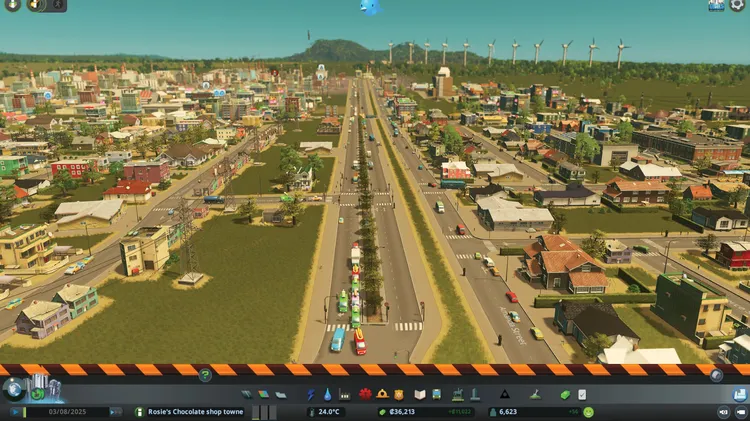Click the green happiness face icon
The height and width of the screenshot is (421, 750).
[x=588, y=411]
